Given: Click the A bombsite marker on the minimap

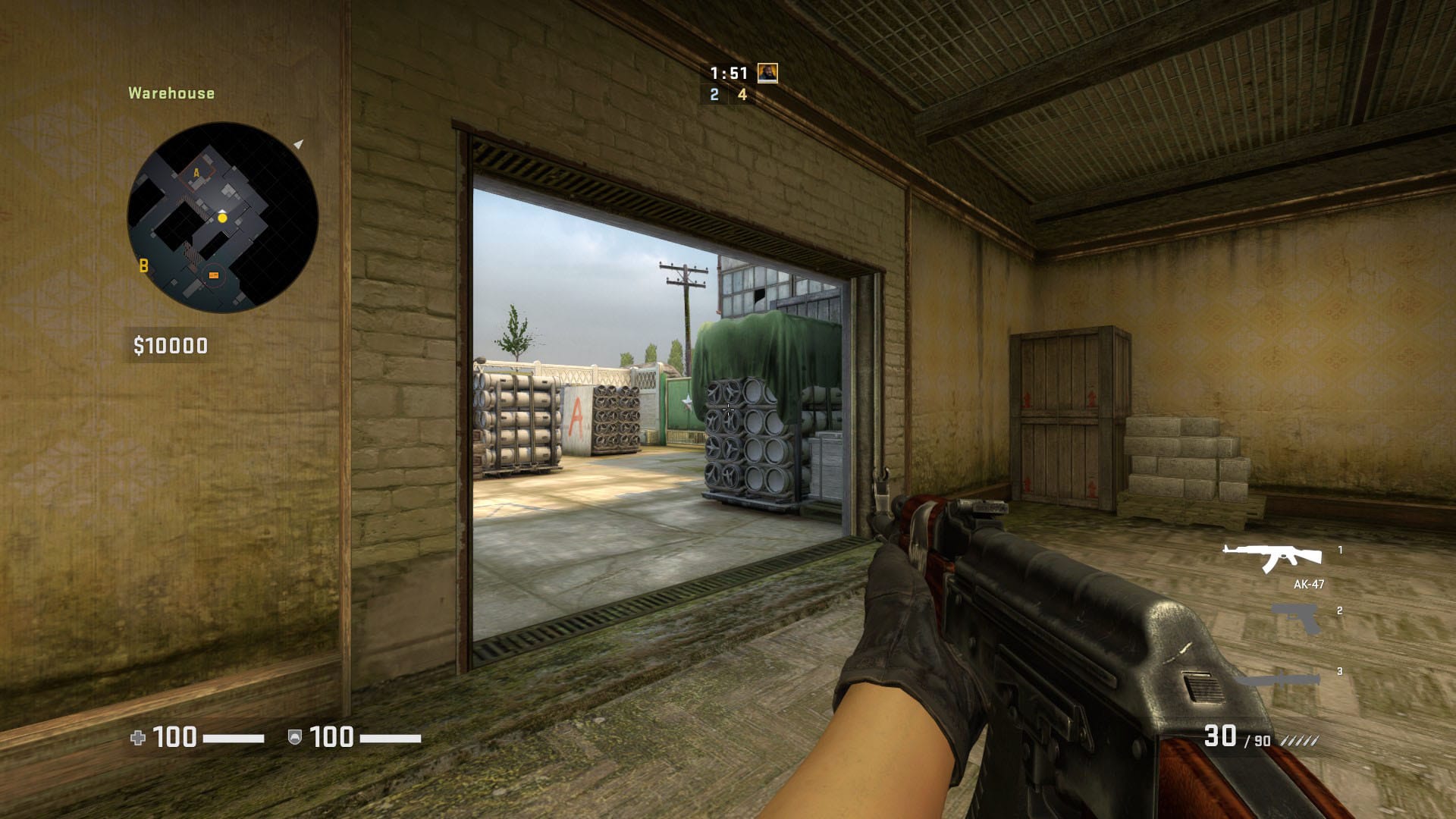Looking at the screenshot, I should 197,174.
